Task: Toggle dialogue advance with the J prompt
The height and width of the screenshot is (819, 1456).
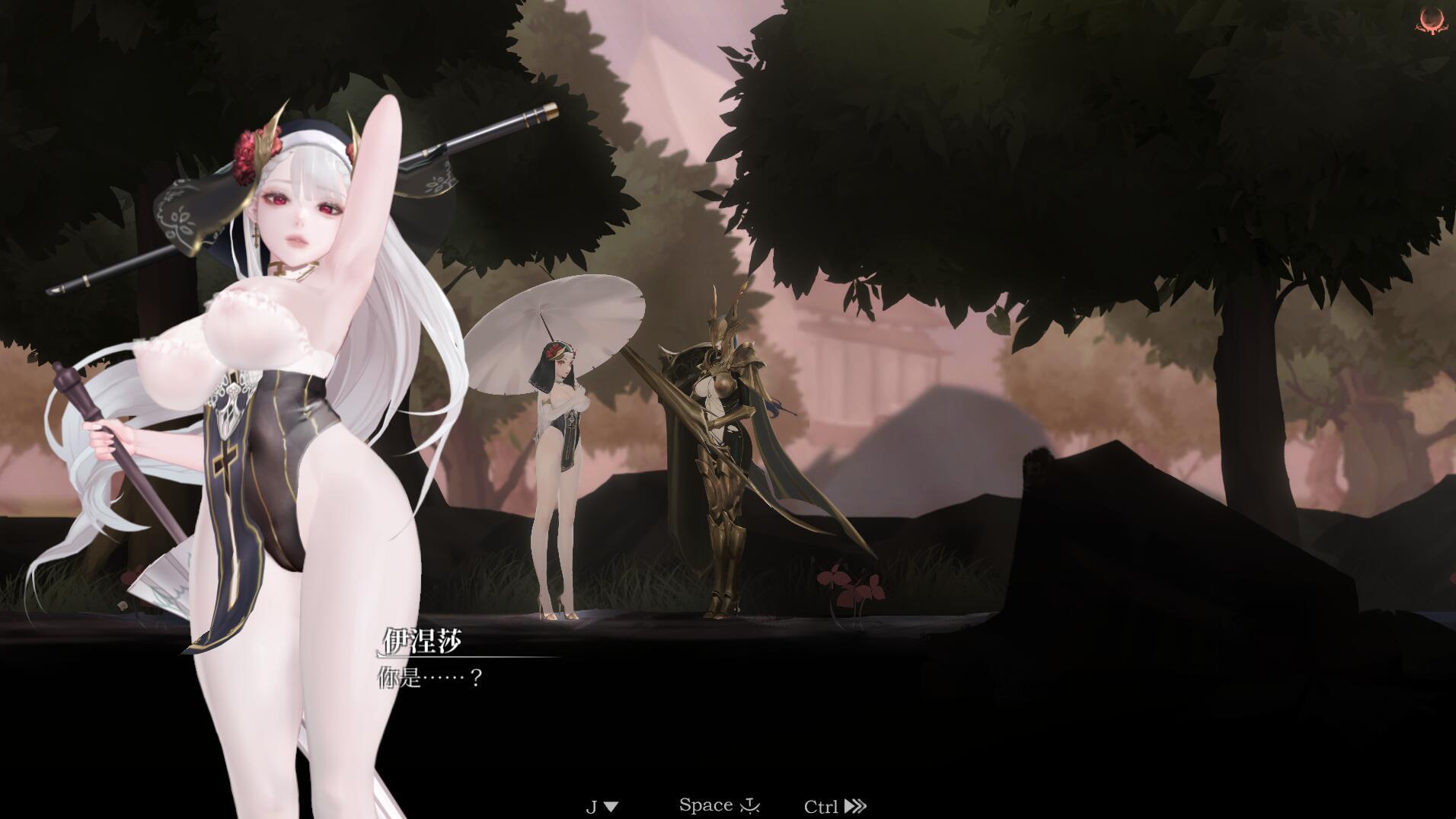Action: pyautogui.click(x=592, y=805)
